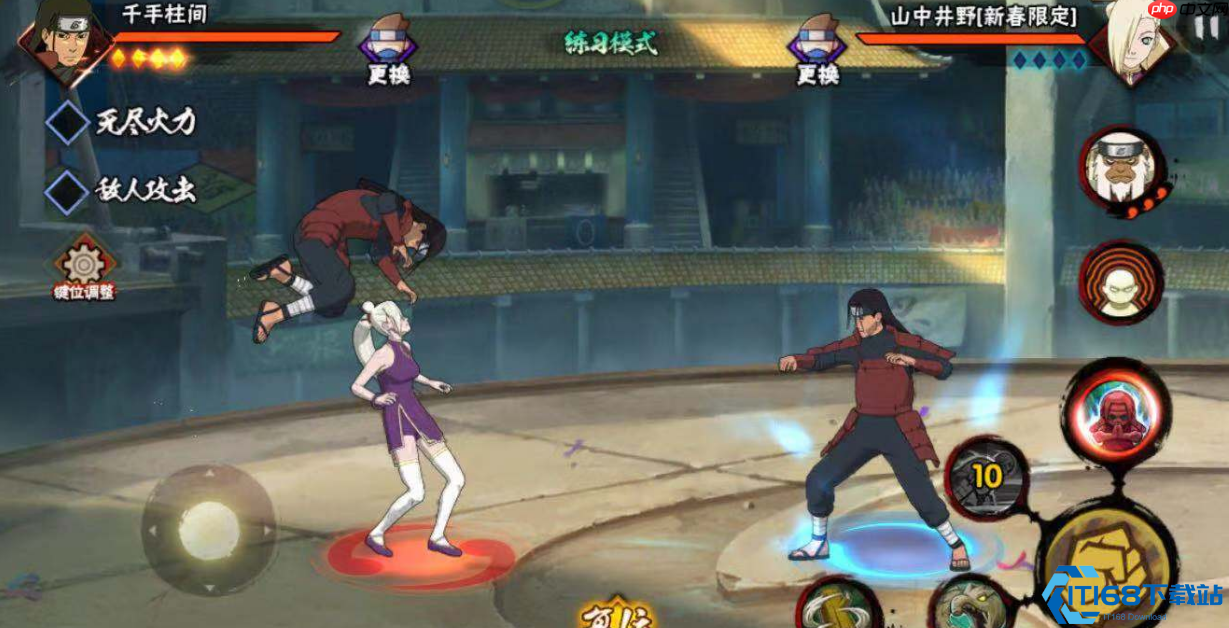Tap the skill showing a 10 cooldown

click(x=985, y=477)
